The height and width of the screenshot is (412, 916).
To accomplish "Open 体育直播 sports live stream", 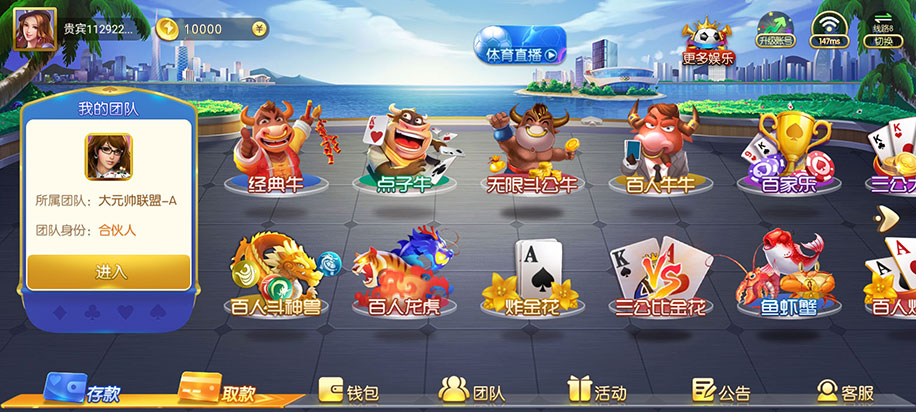I will 519,51.
